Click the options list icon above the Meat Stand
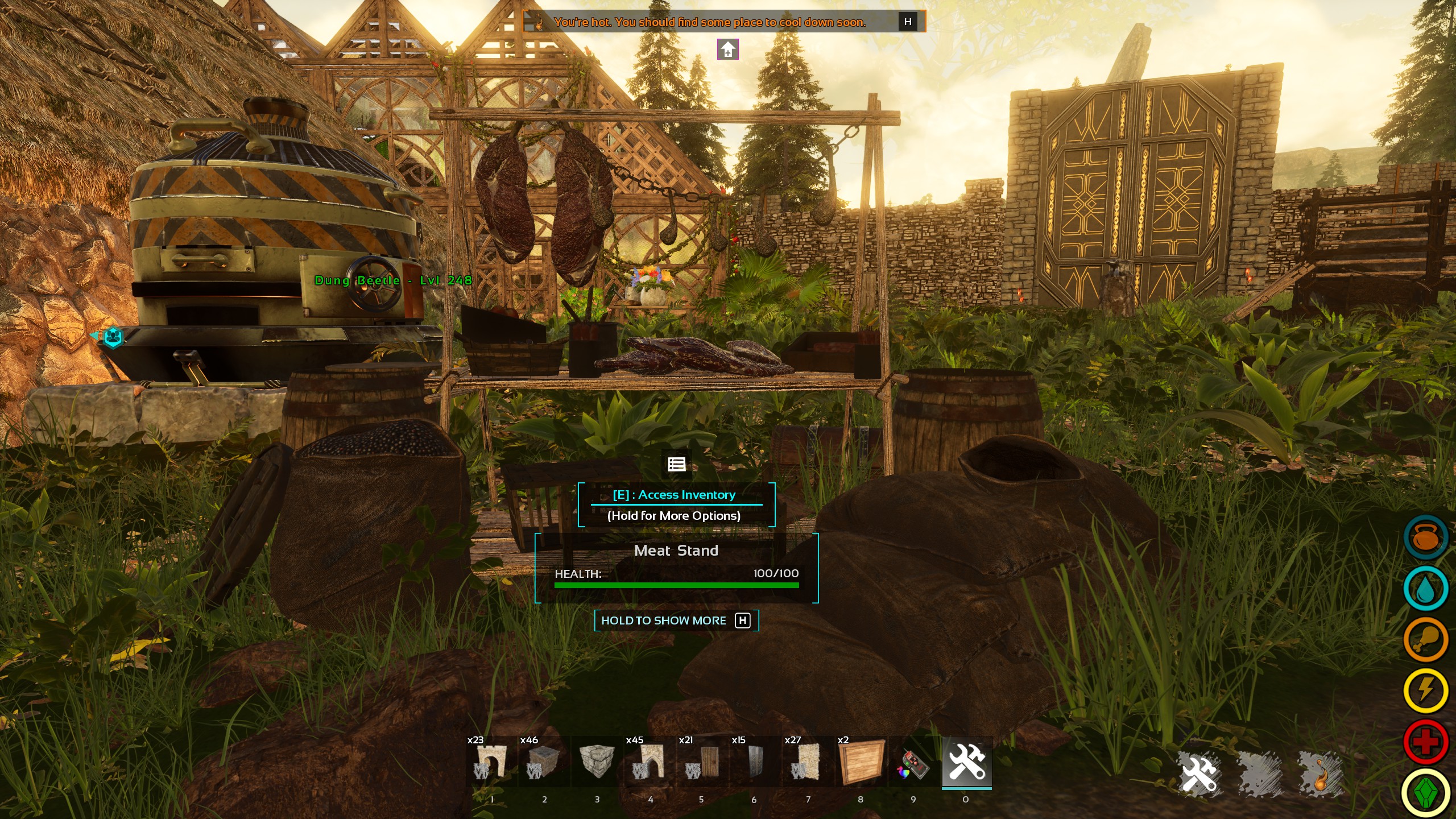Screen dimensions: 1456x819 tap(676, 464)
